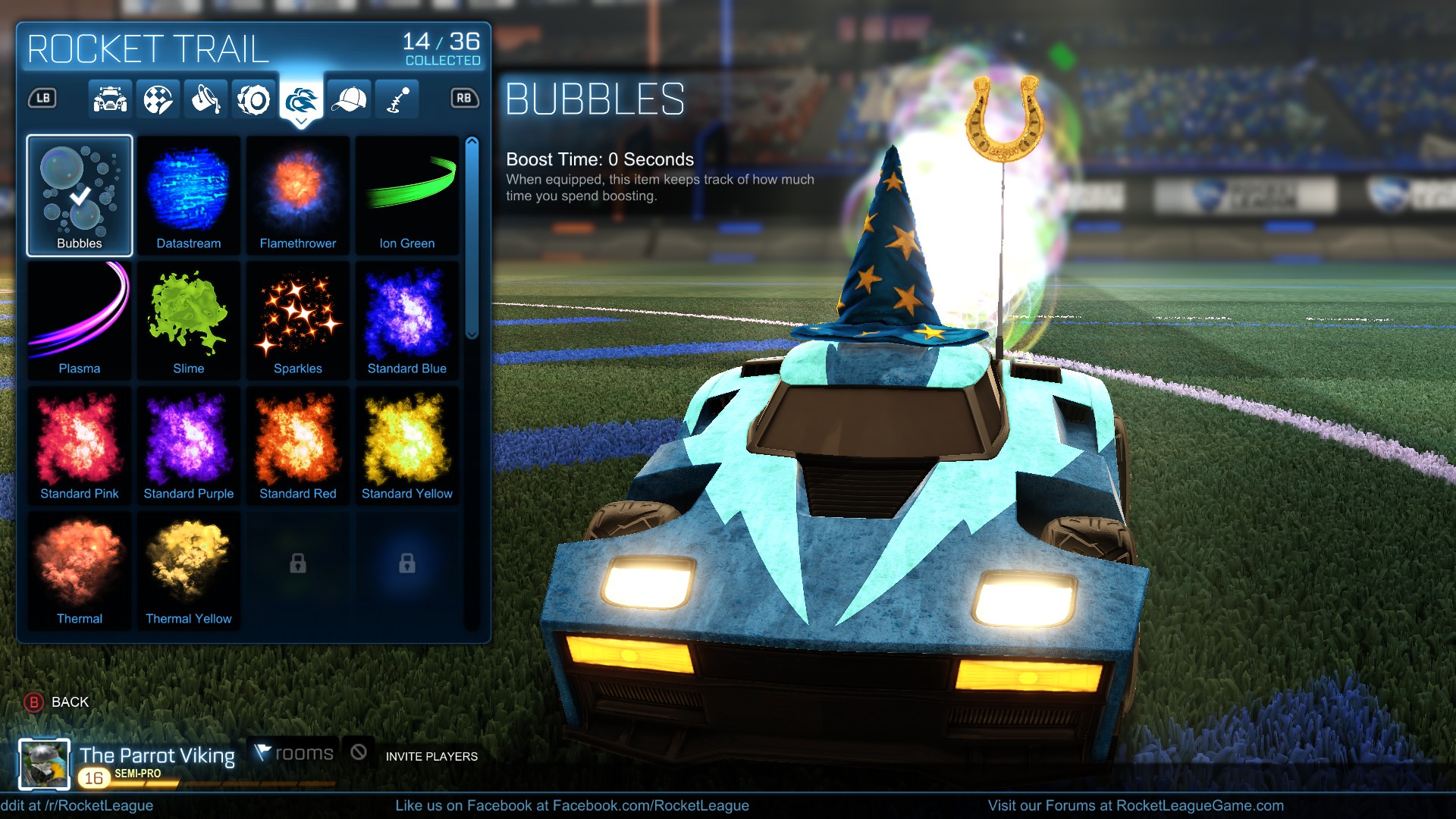This screenshot has height=819, width=1456.
Task: Click the Rocket Trail flame icon tab
Action: 303,99
